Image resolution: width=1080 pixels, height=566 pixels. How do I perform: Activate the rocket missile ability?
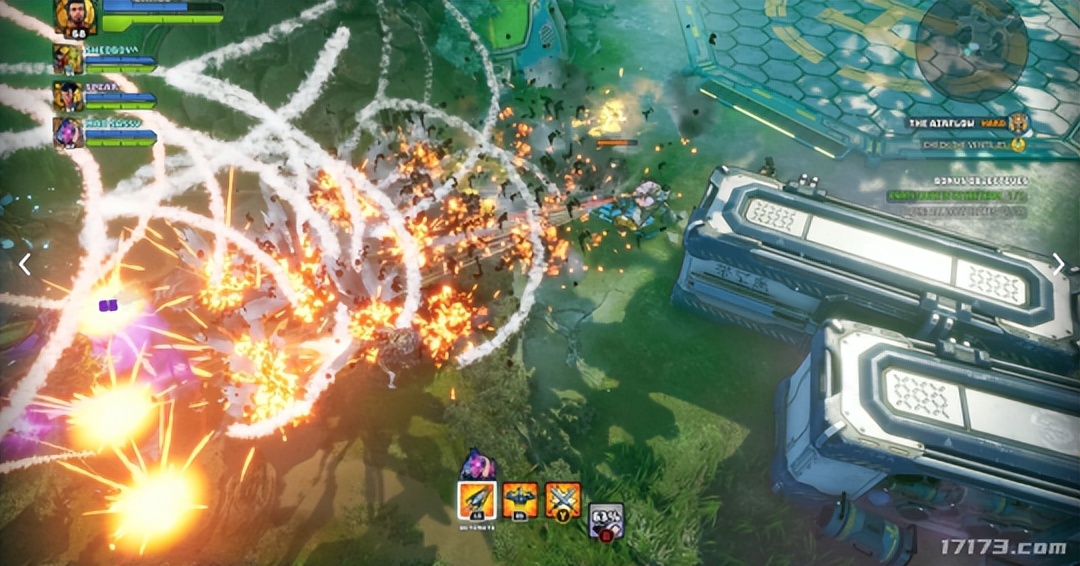[x=477, y=499]
